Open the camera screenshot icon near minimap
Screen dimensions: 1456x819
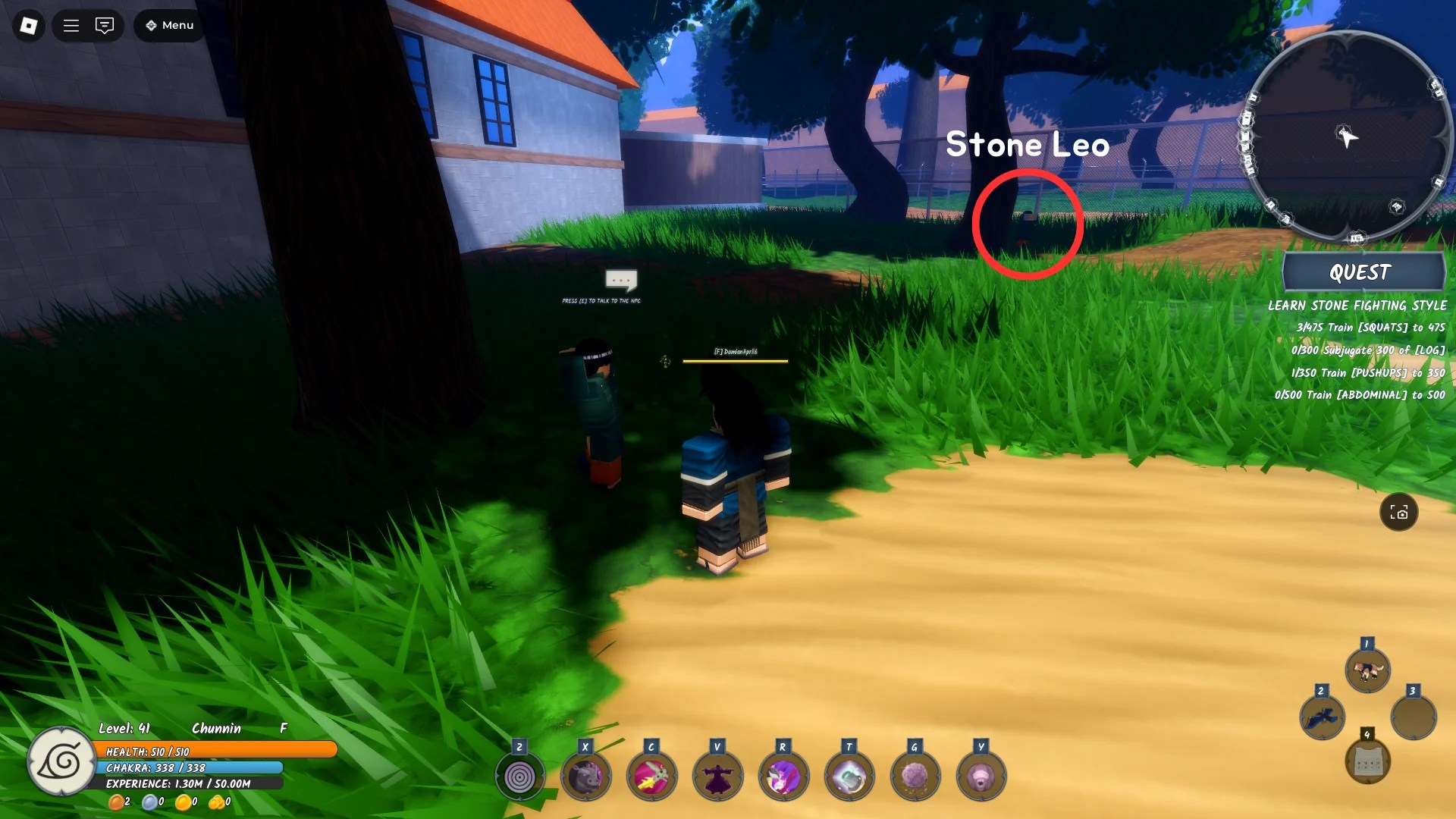[1400, 513]
